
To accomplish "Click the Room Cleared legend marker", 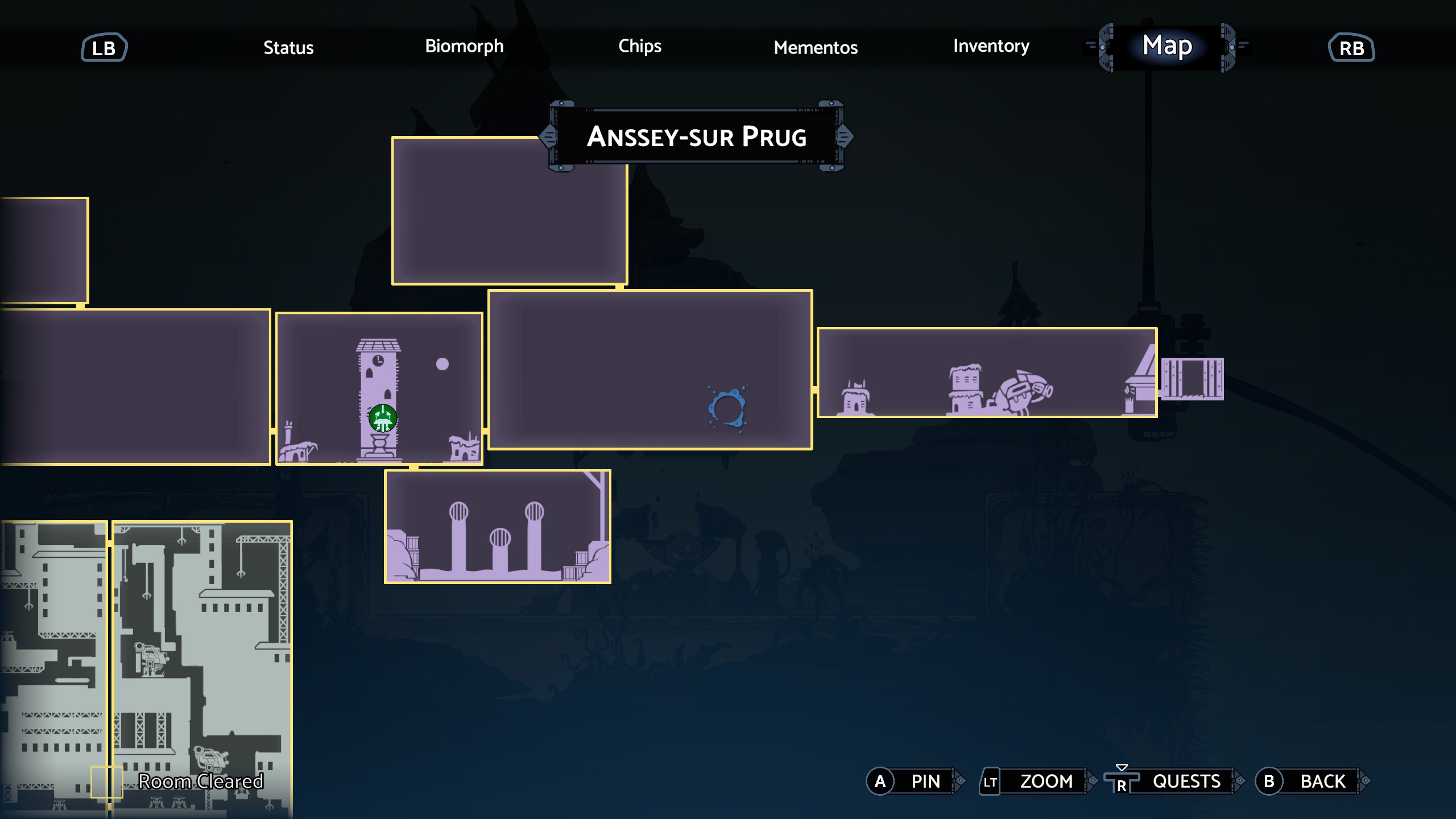I will point(107,781).
